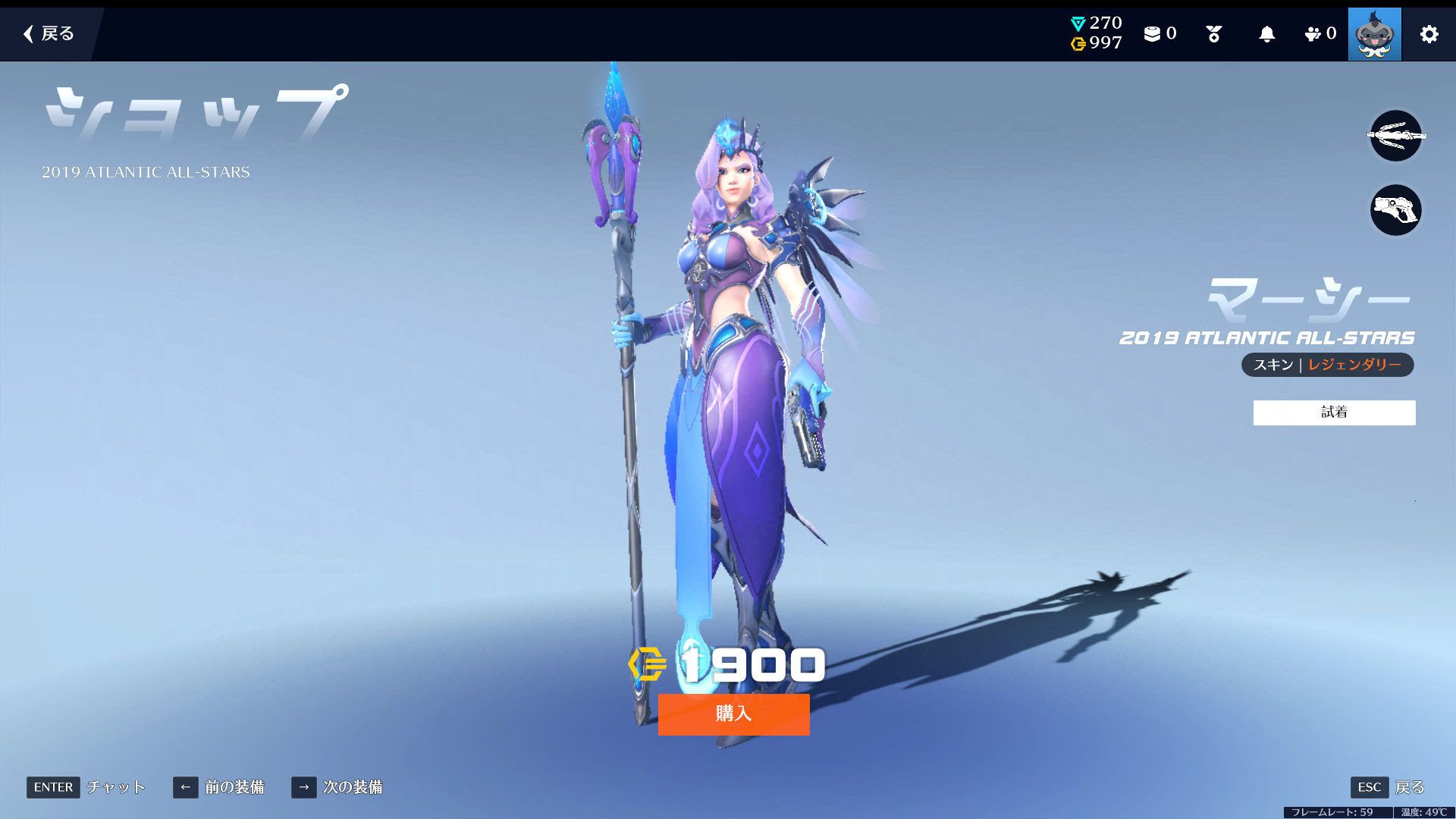Click the bottom-right 戻る return label
Screen dimensions: 1456x819
click(1409, 787)
